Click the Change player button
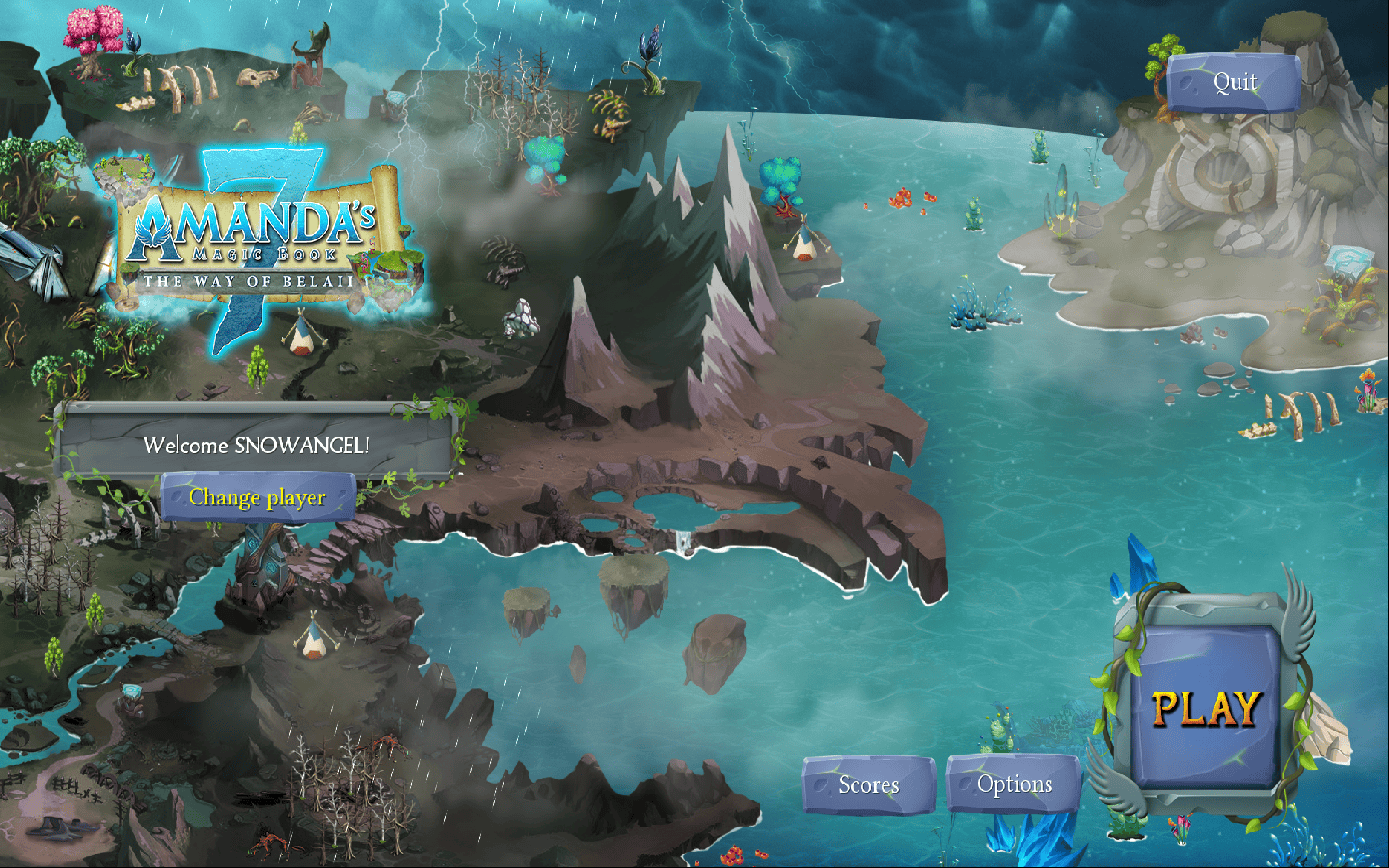This screenshot has width=1389, height=868. tap(258, 498)
